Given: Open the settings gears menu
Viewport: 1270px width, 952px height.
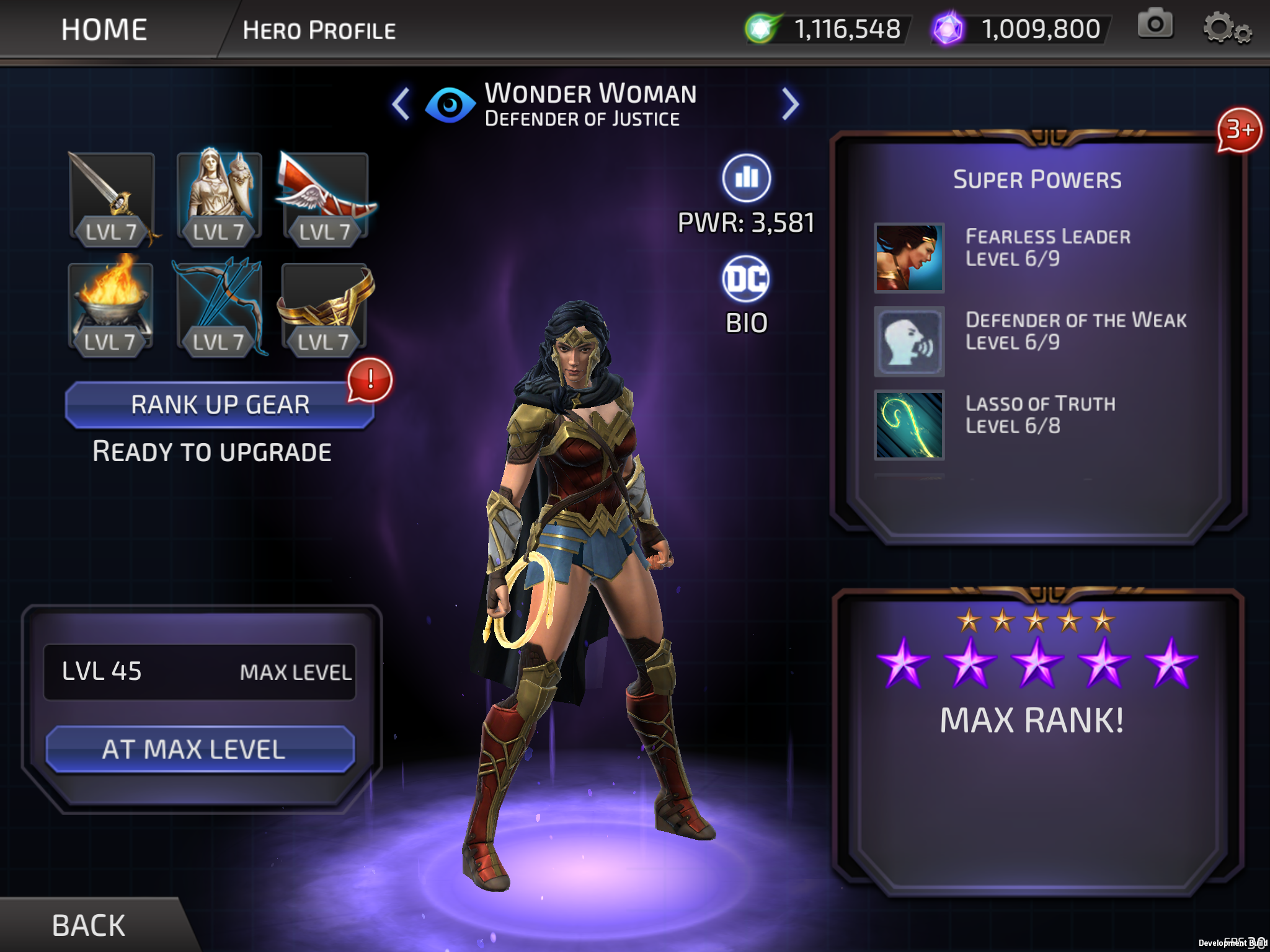Looking at the screenshot, I should pyautogui.click(x=1226, y=29).
